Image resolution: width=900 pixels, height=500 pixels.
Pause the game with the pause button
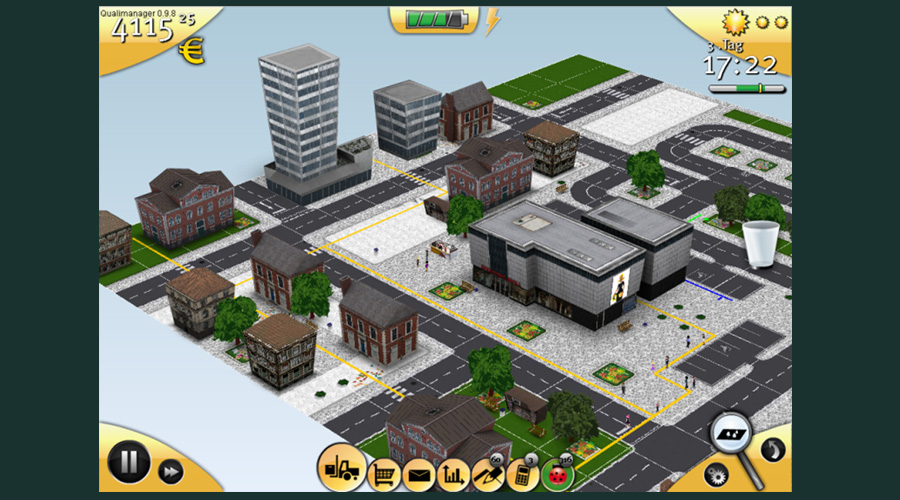point(129,463)
